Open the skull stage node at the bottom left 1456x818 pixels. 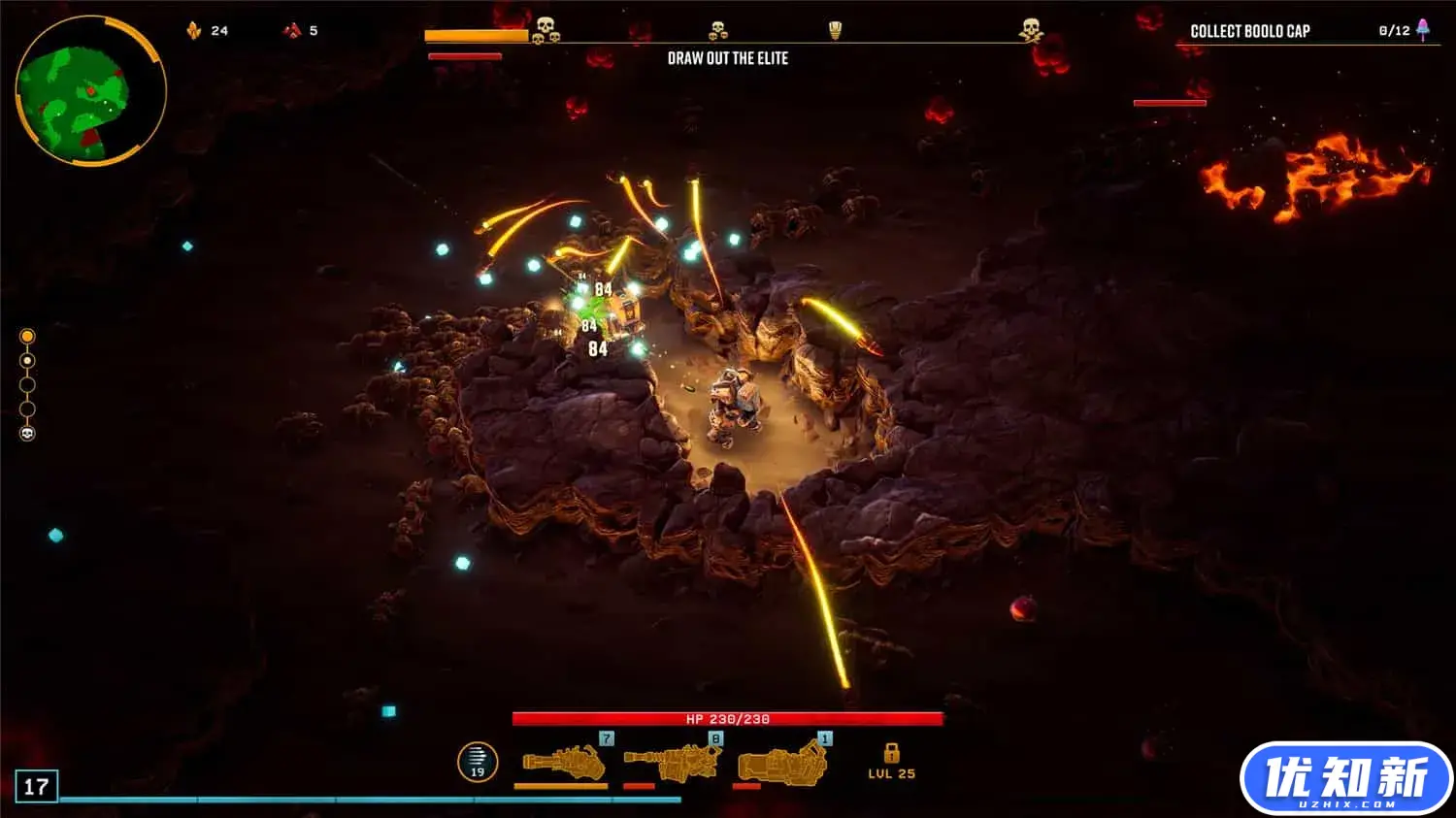tap(27, 433)
